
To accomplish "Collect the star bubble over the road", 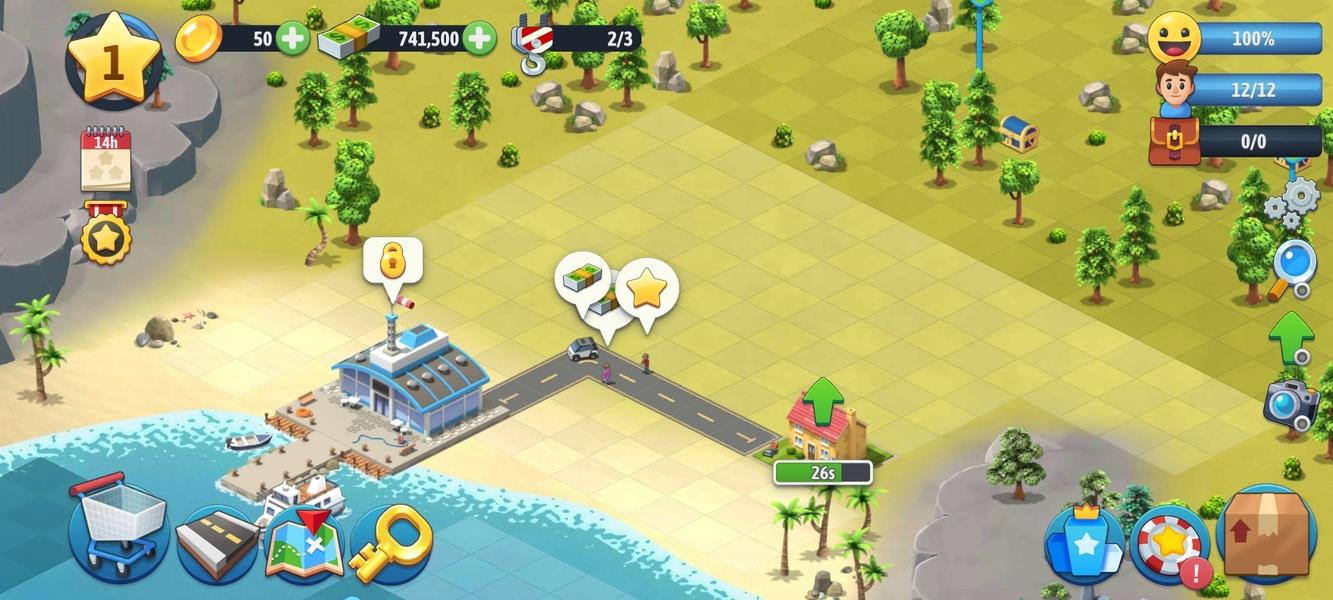I will coord(647,290).
